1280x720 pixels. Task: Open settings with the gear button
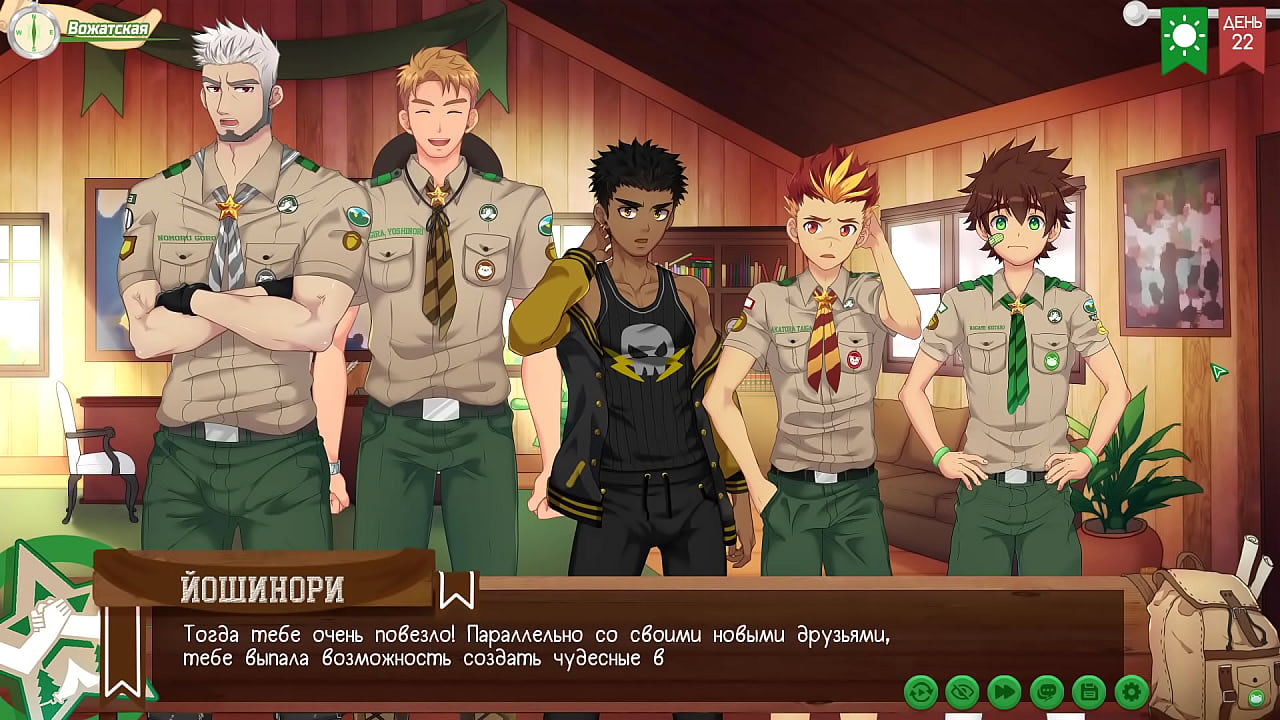coord(1131,691)
